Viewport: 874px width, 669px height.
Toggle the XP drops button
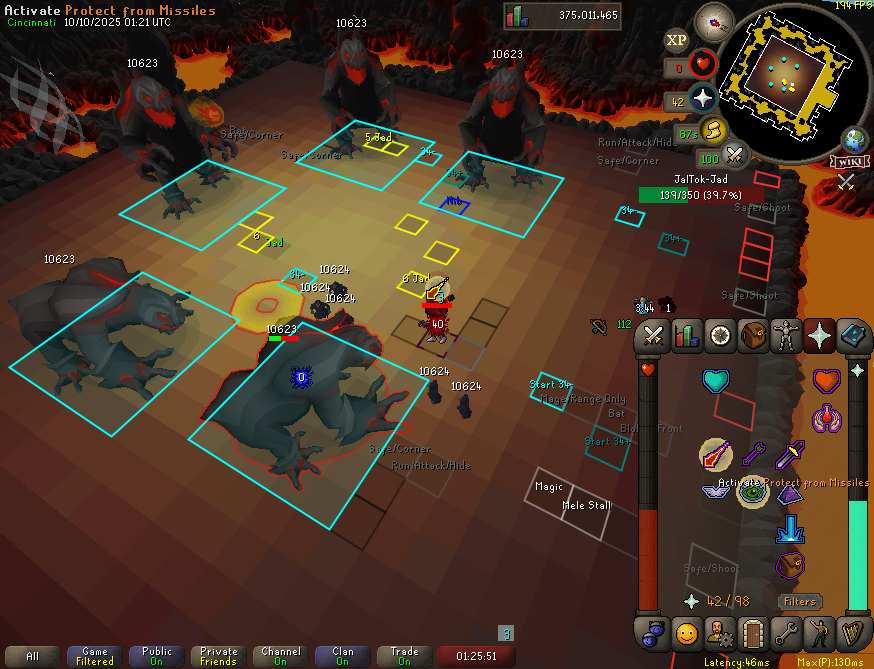point(677,40)
